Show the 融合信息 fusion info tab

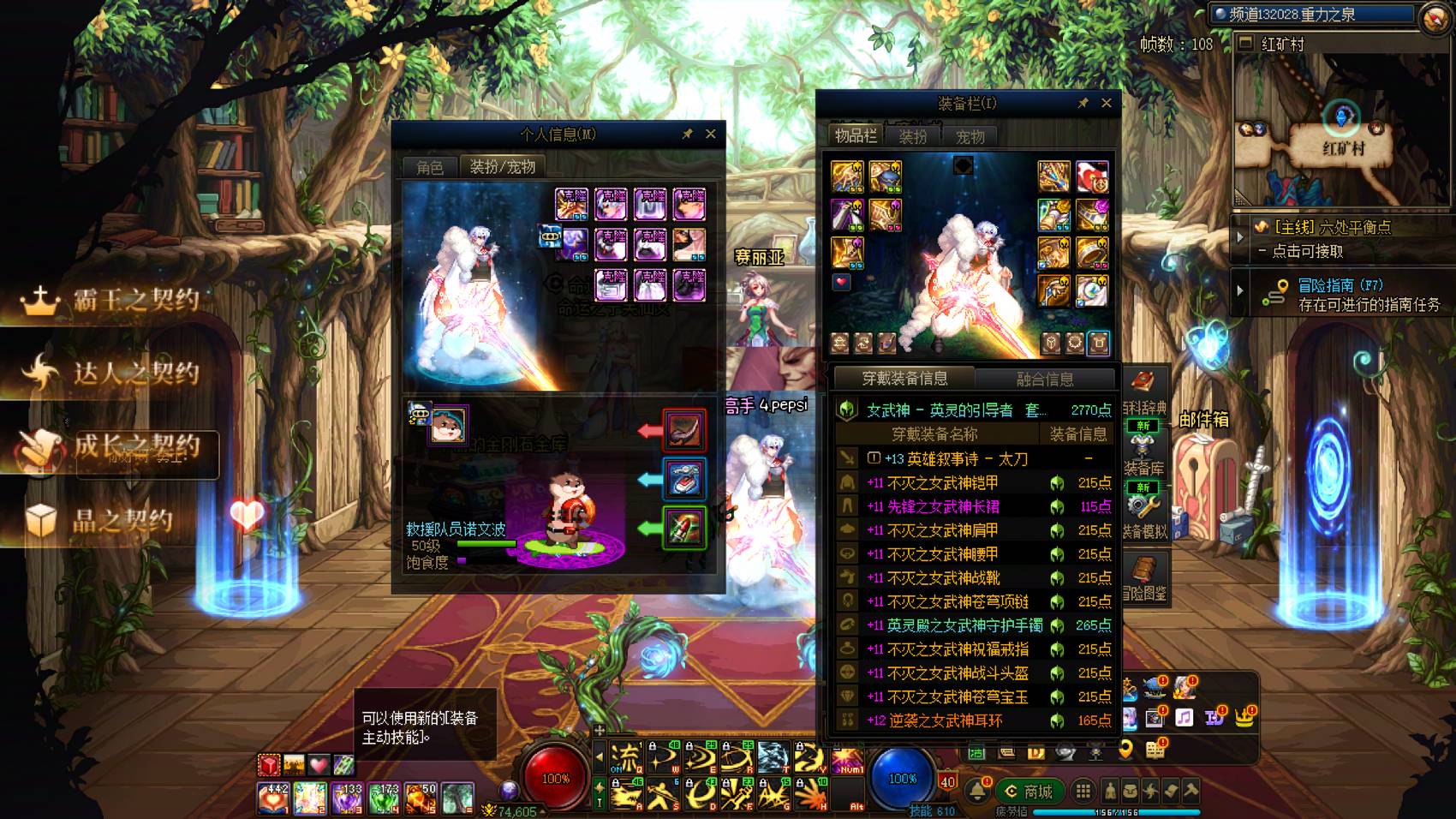pyautogui.click(x=1044, y=379)
